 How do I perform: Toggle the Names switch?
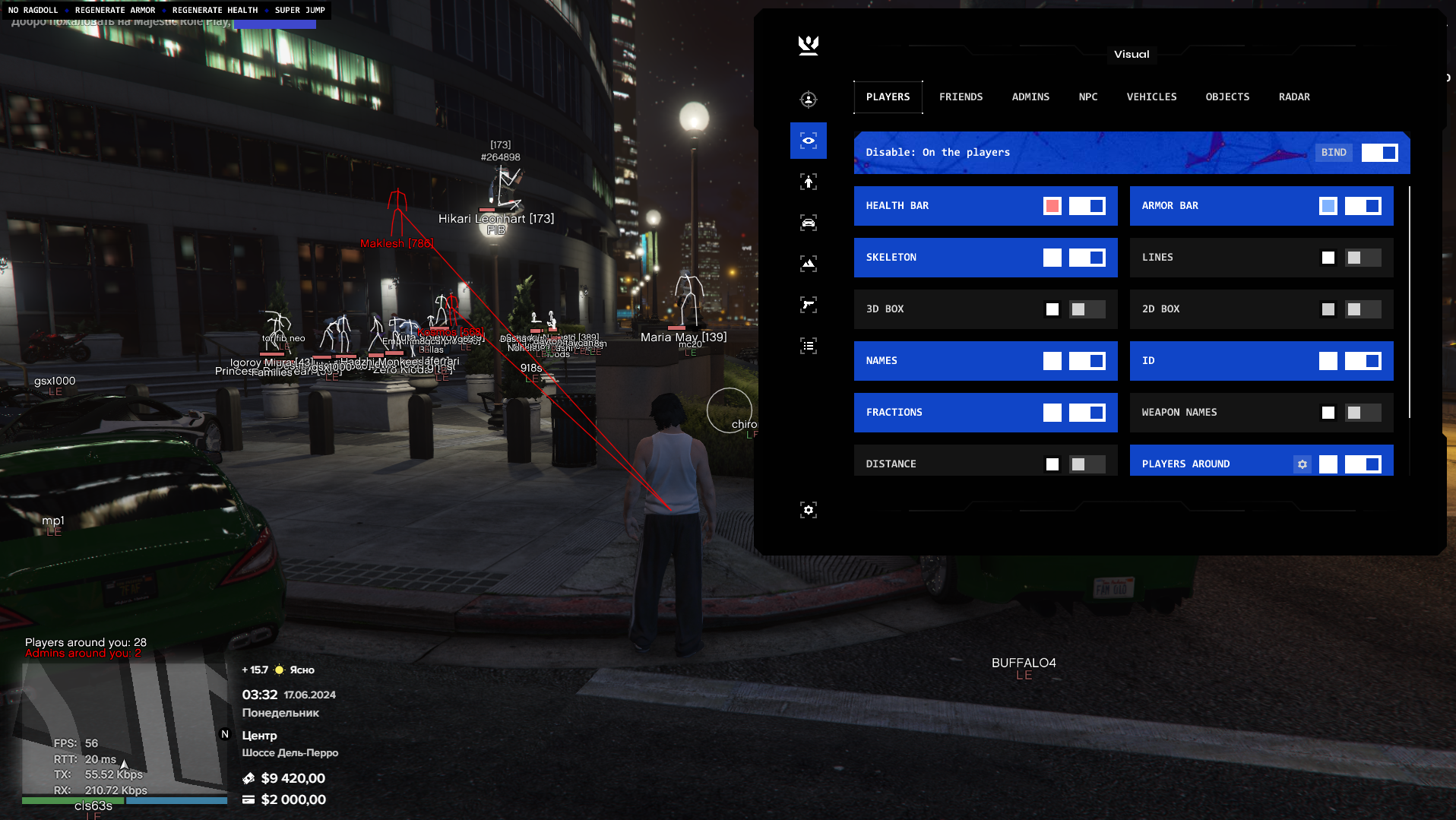click(1087, 361)
